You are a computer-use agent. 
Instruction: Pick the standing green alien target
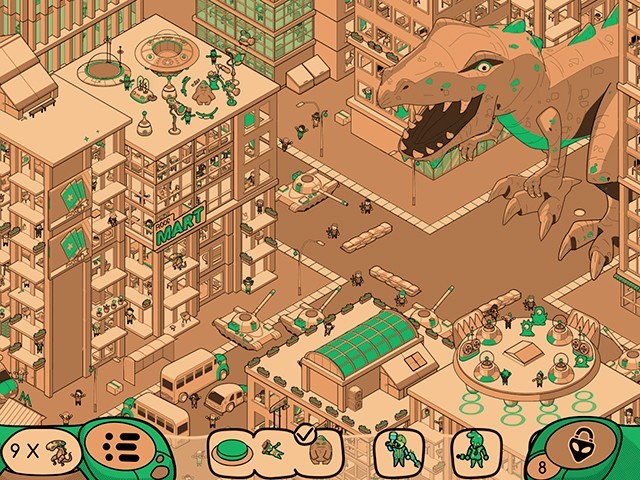coord(474,452)
